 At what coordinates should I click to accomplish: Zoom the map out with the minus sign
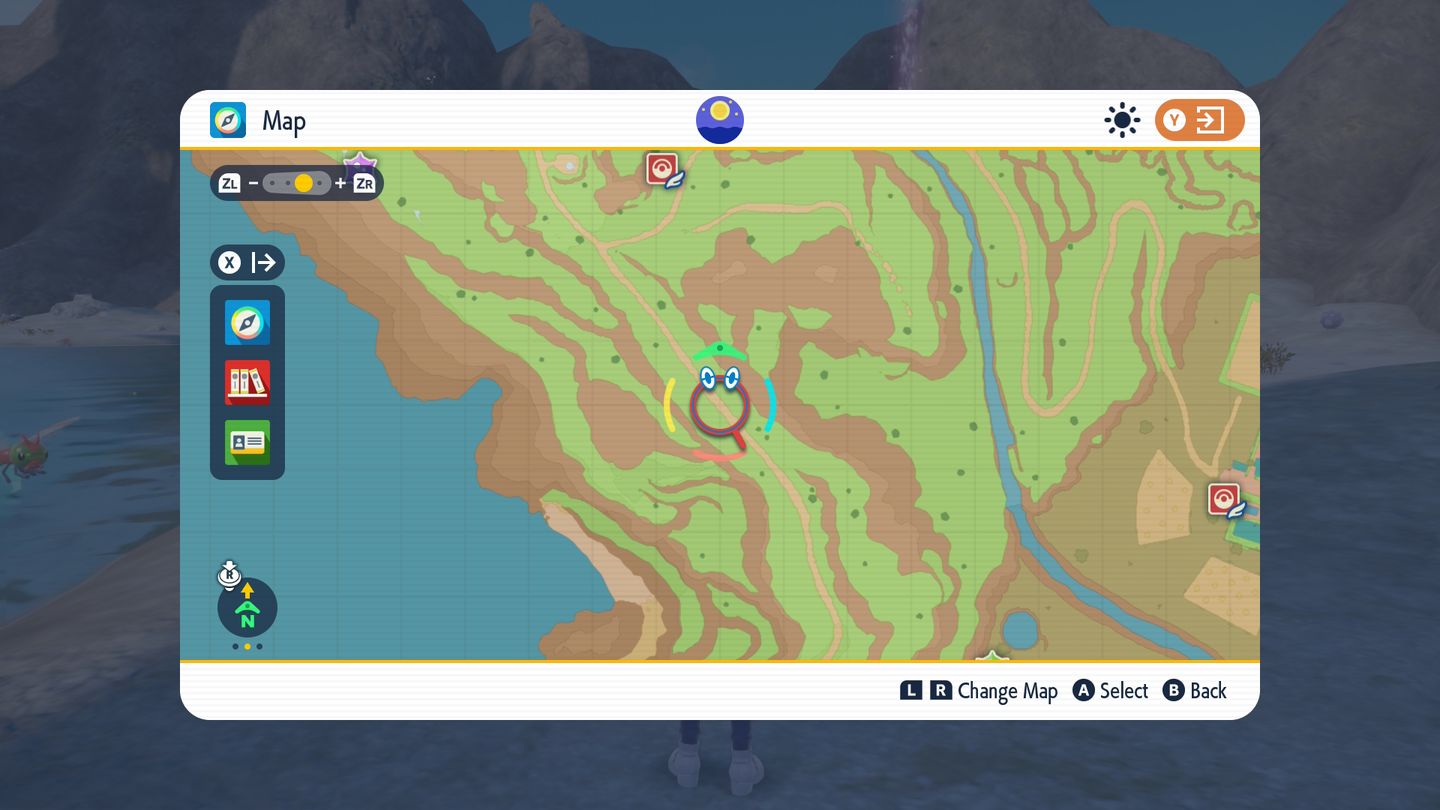254,183
